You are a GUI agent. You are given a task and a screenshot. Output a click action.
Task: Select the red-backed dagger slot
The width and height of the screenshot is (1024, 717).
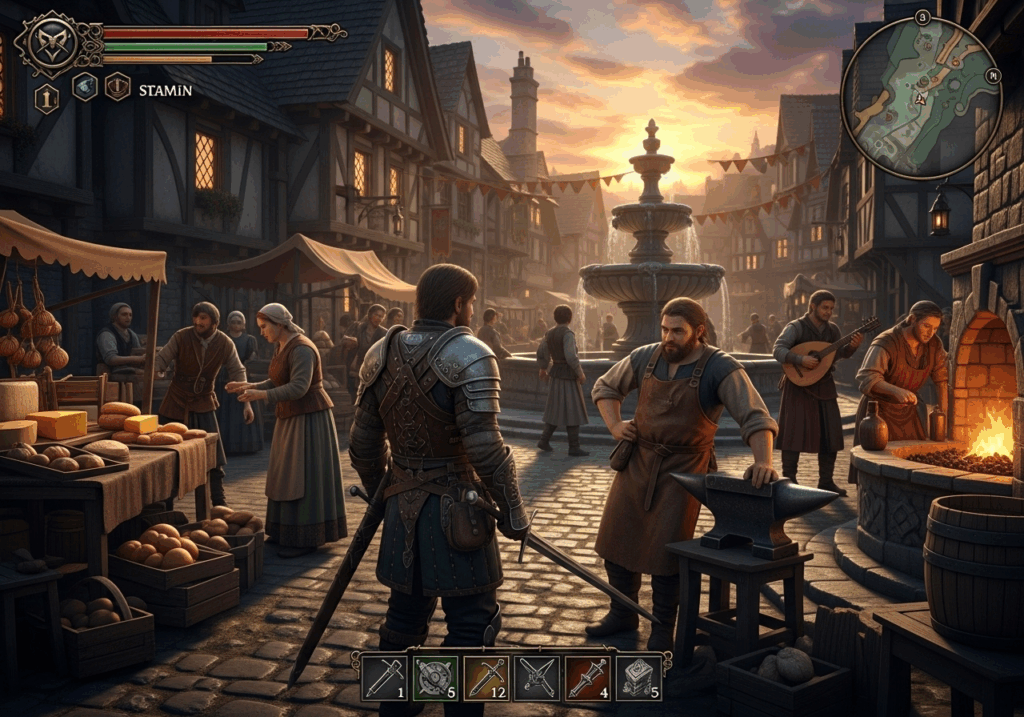coord(588,677)
